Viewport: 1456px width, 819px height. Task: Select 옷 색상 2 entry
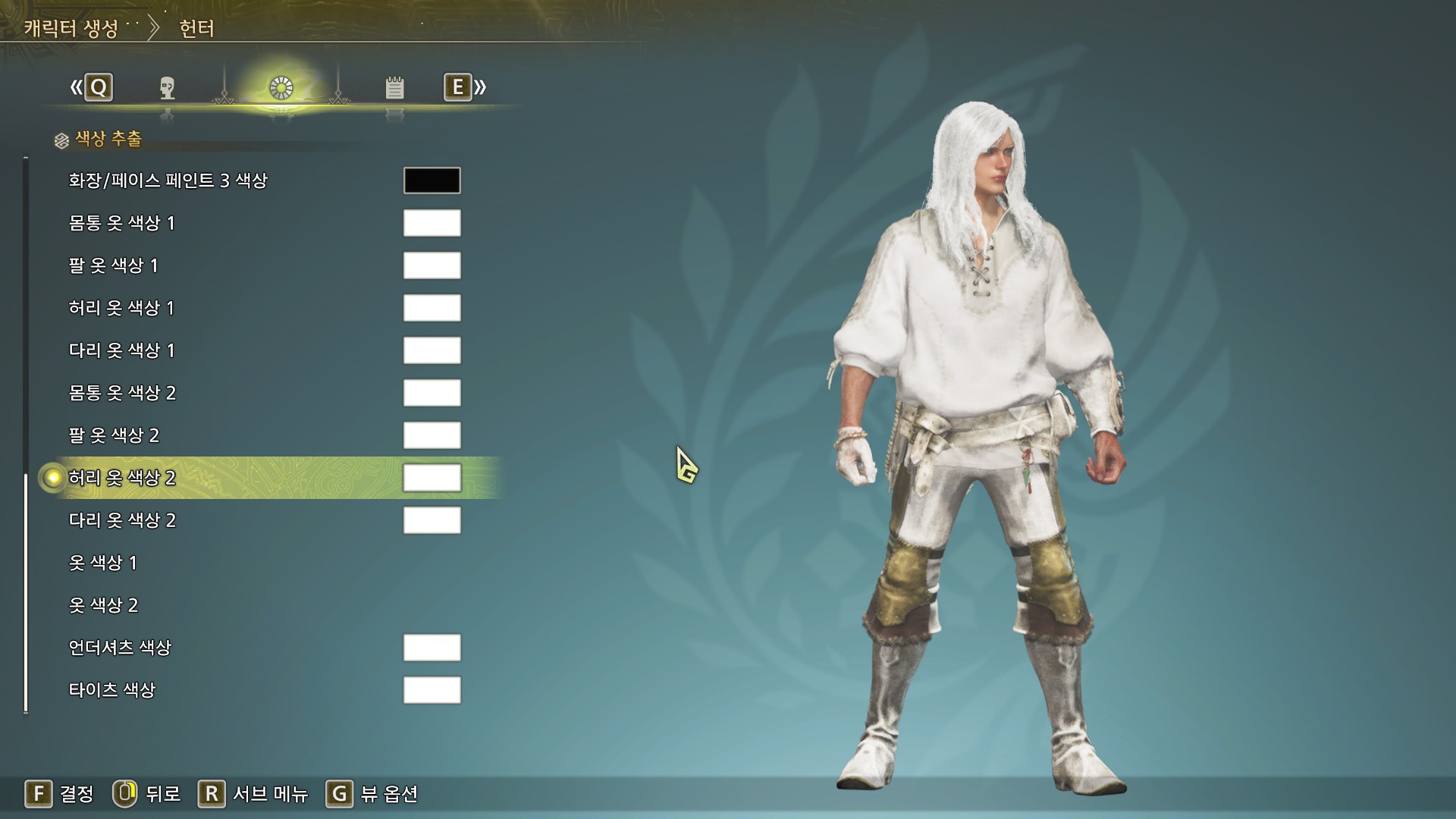103,605
